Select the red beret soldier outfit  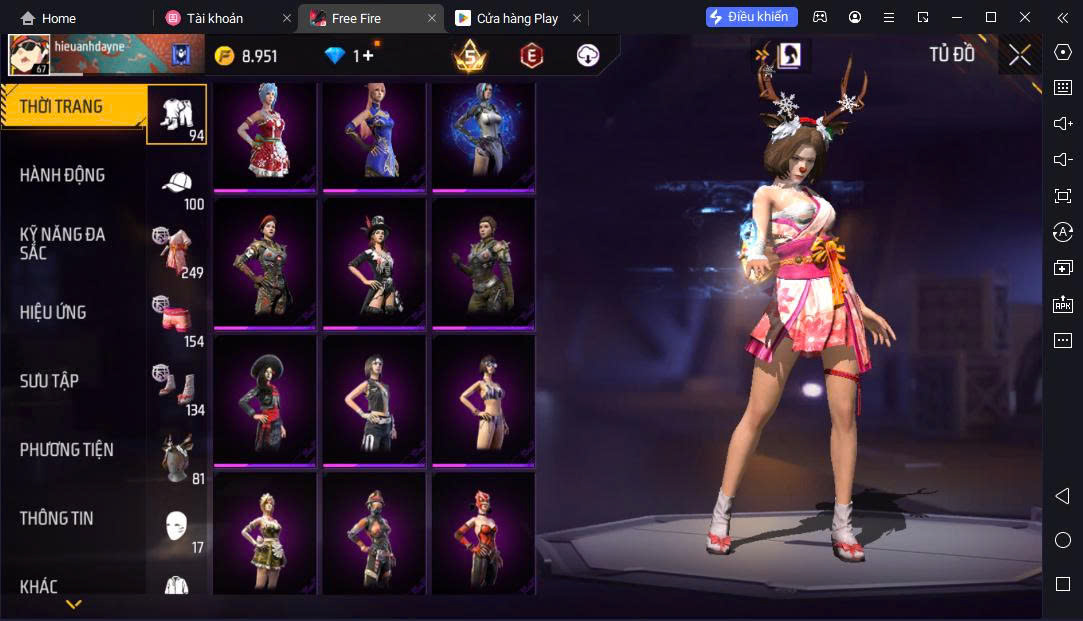[x=265, y=262]
